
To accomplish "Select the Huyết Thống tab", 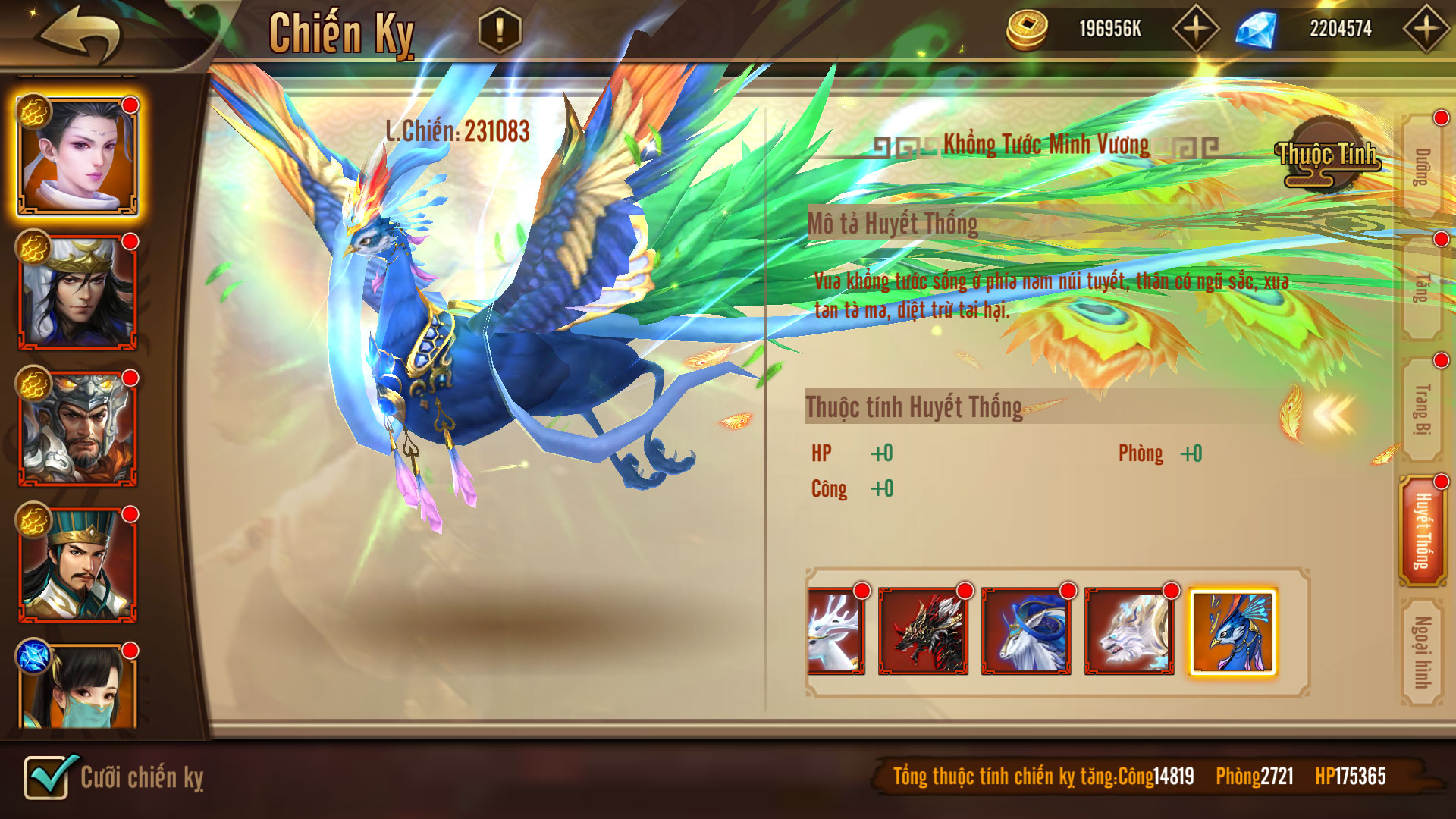I will 1422,531.
